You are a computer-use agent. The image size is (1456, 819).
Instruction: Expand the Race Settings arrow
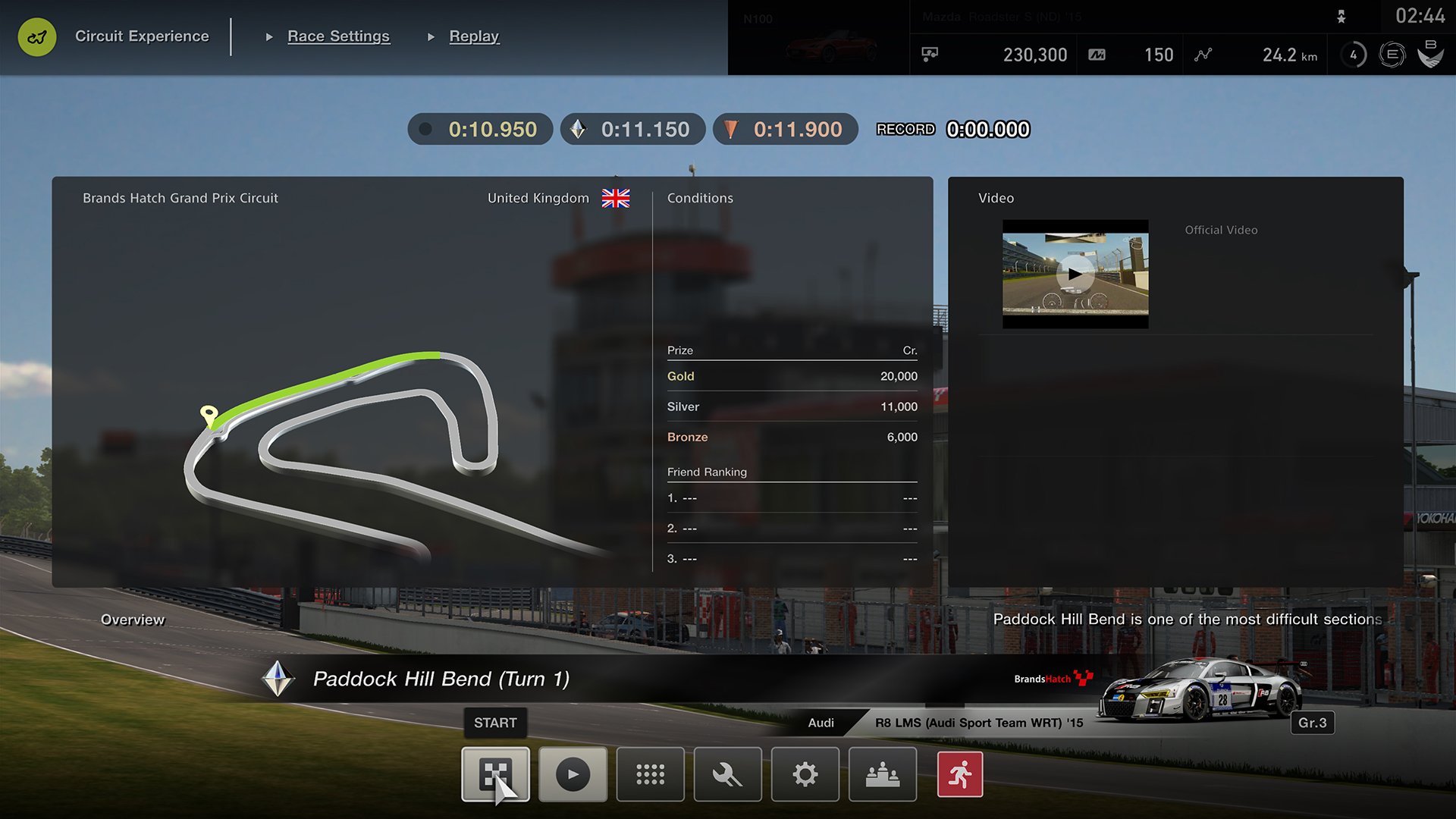271,36
